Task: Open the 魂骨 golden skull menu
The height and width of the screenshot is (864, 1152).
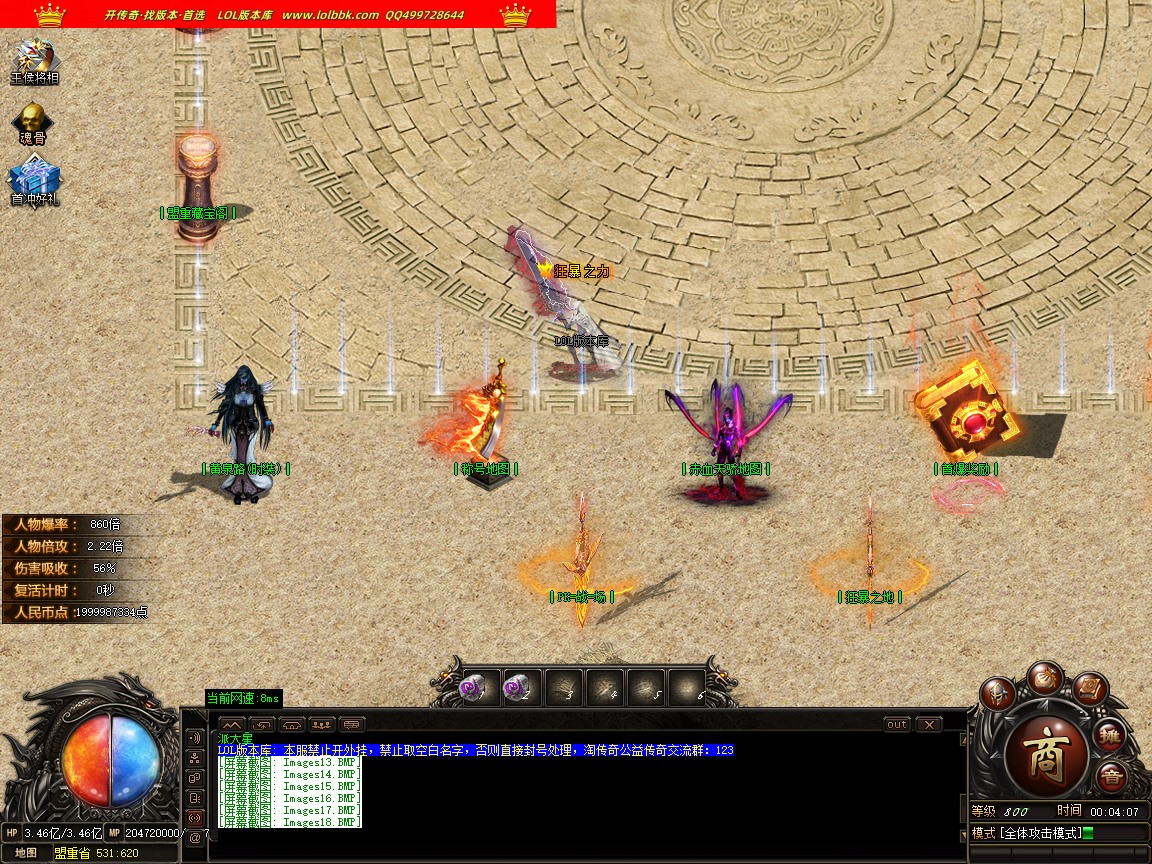Action: (33, 121)
